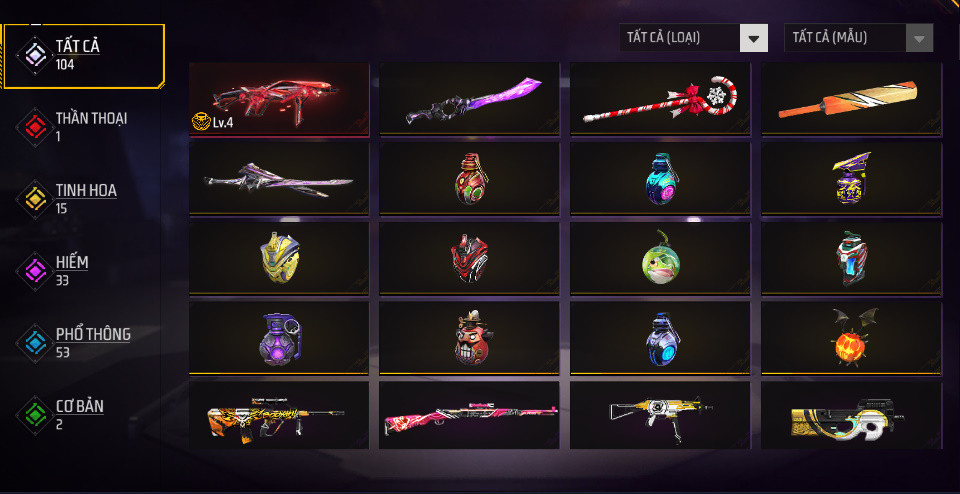Select the yellow mask grenade skin
Screen dimensions: 960x494
[279, 258]
